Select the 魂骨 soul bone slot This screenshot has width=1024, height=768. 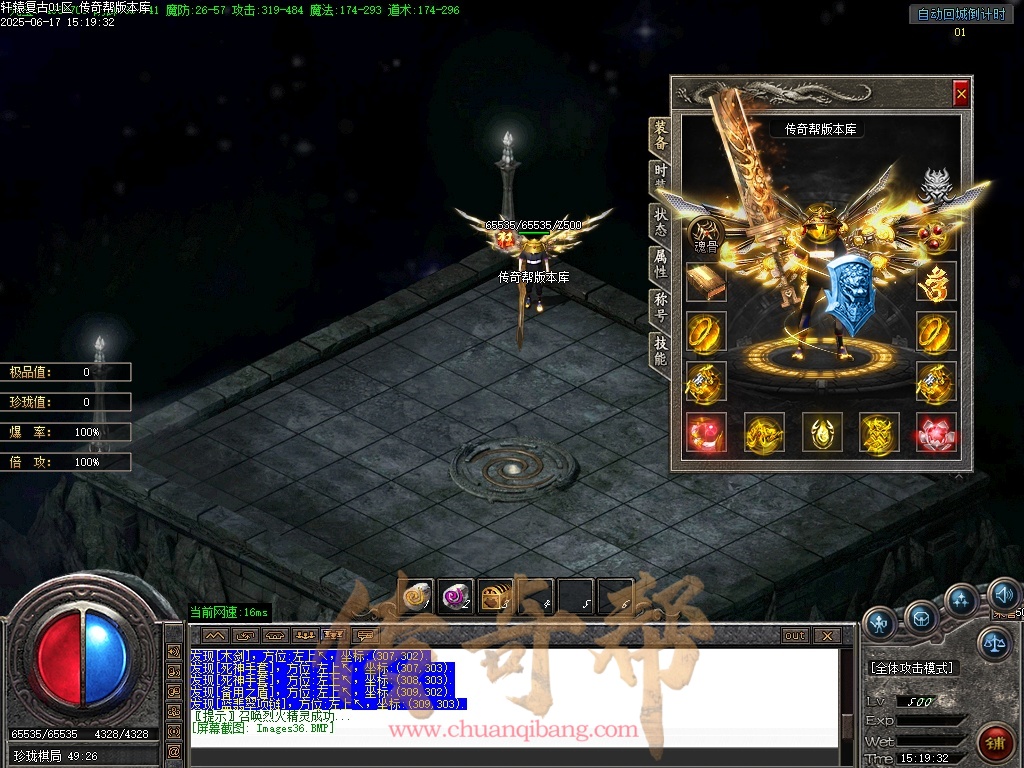click(x=705, y=235)
